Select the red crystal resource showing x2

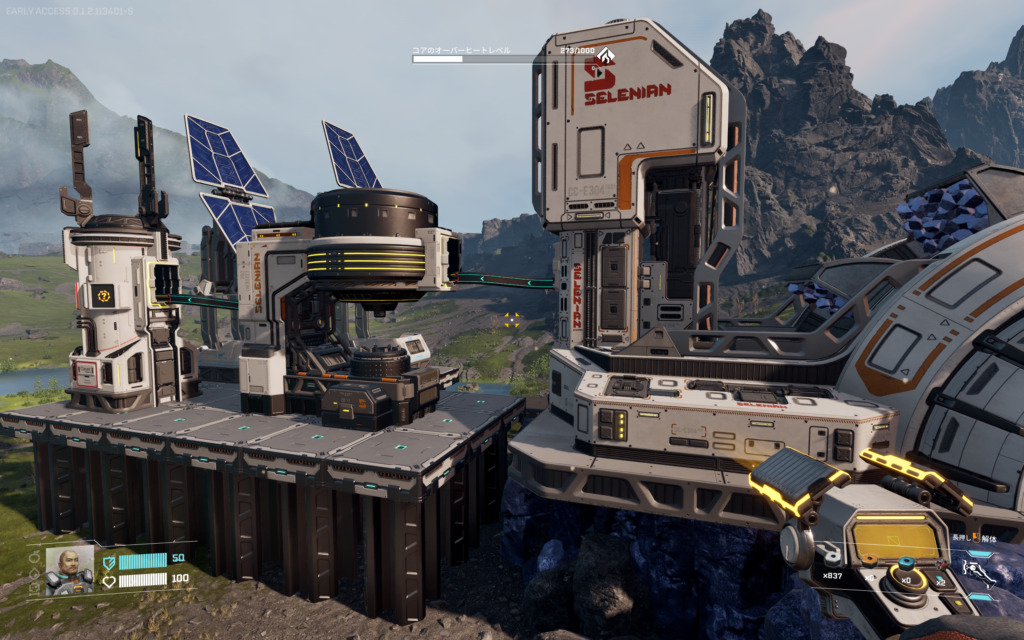[941, 566]
